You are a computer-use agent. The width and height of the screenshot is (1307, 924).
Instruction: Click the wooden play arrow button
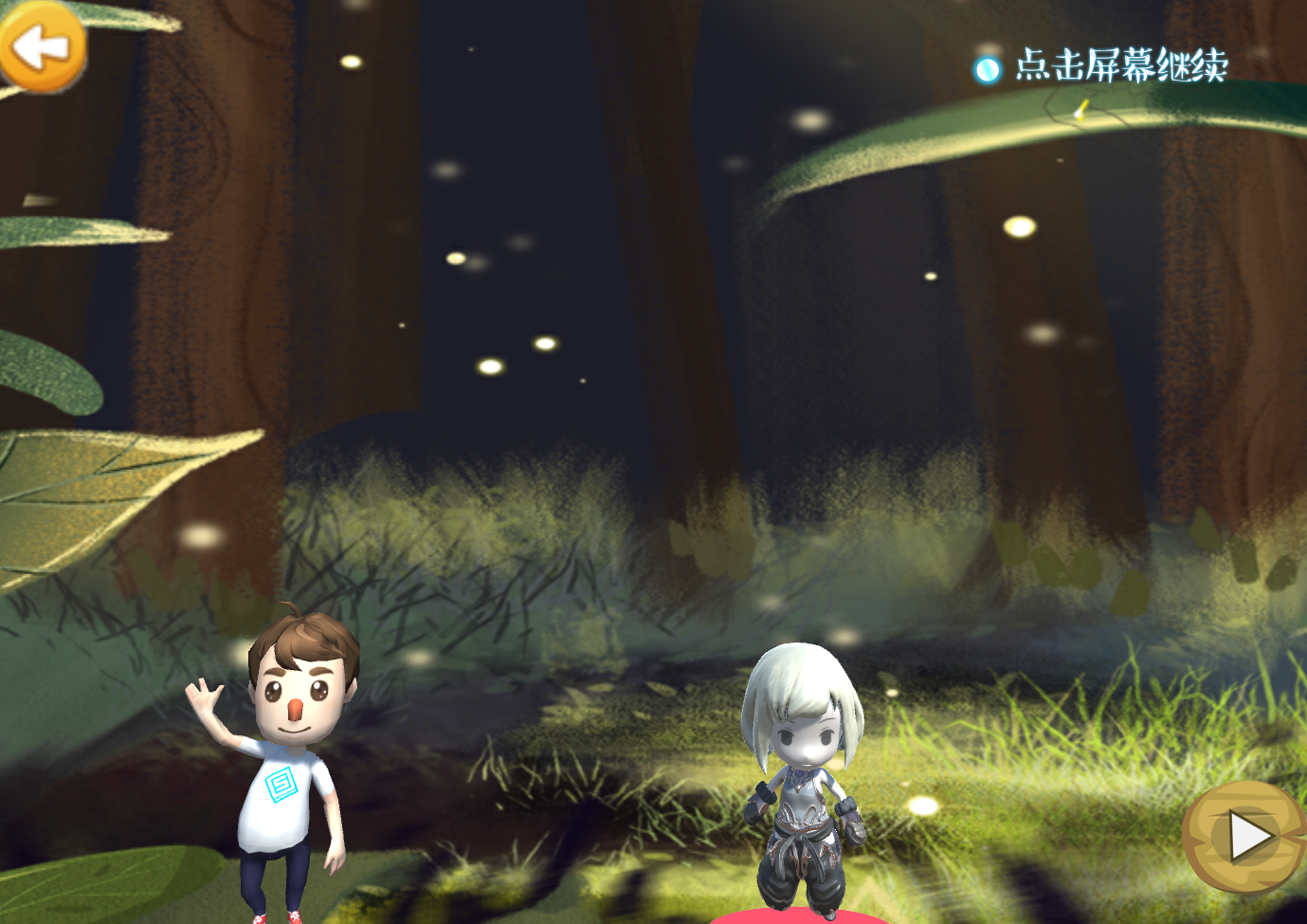[x=1246, y=837]
